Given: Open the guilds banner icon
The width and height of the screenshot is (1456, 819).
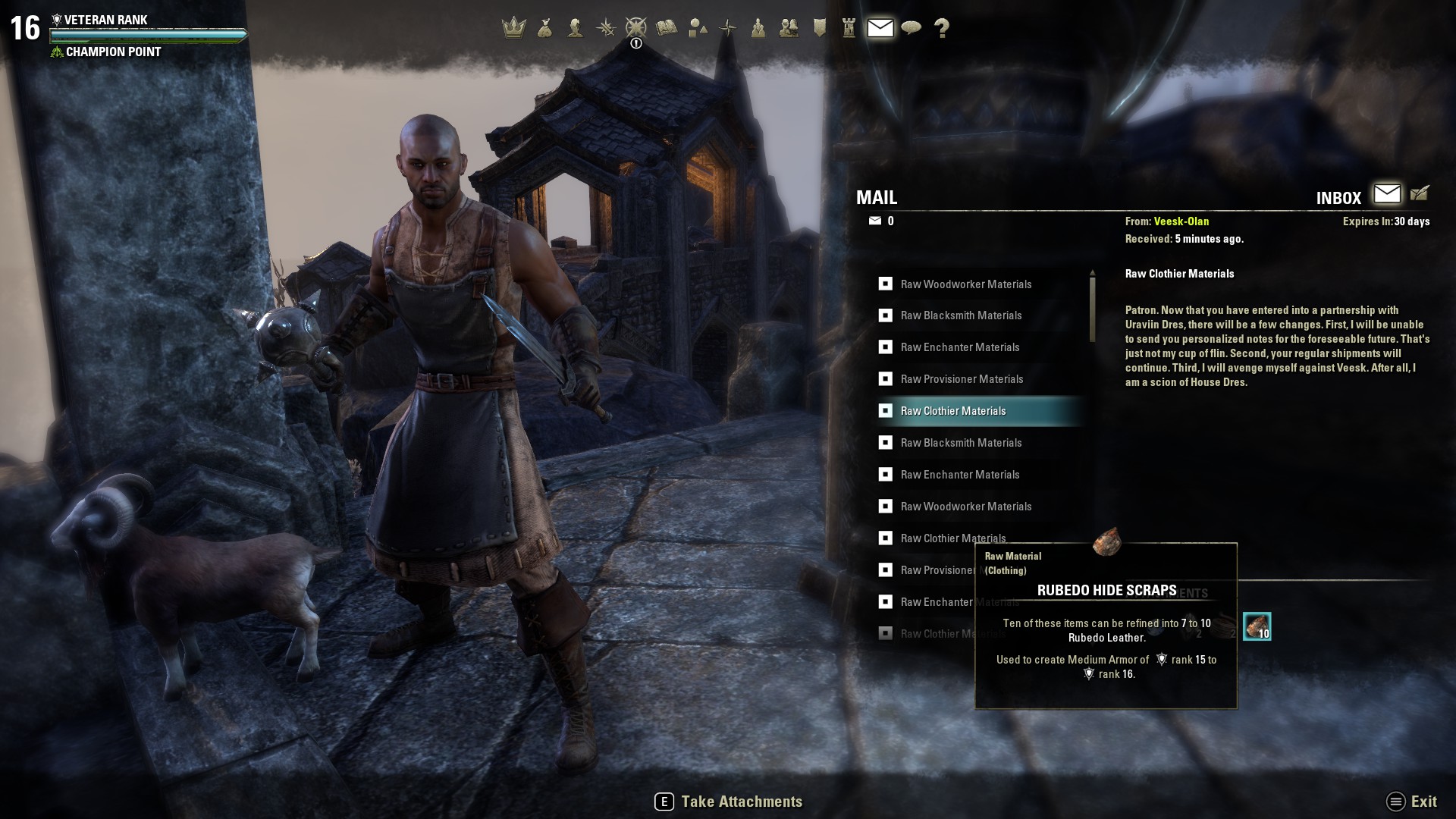Looking at the screenshot, I should pyautogui.click(x=820, y=28).
